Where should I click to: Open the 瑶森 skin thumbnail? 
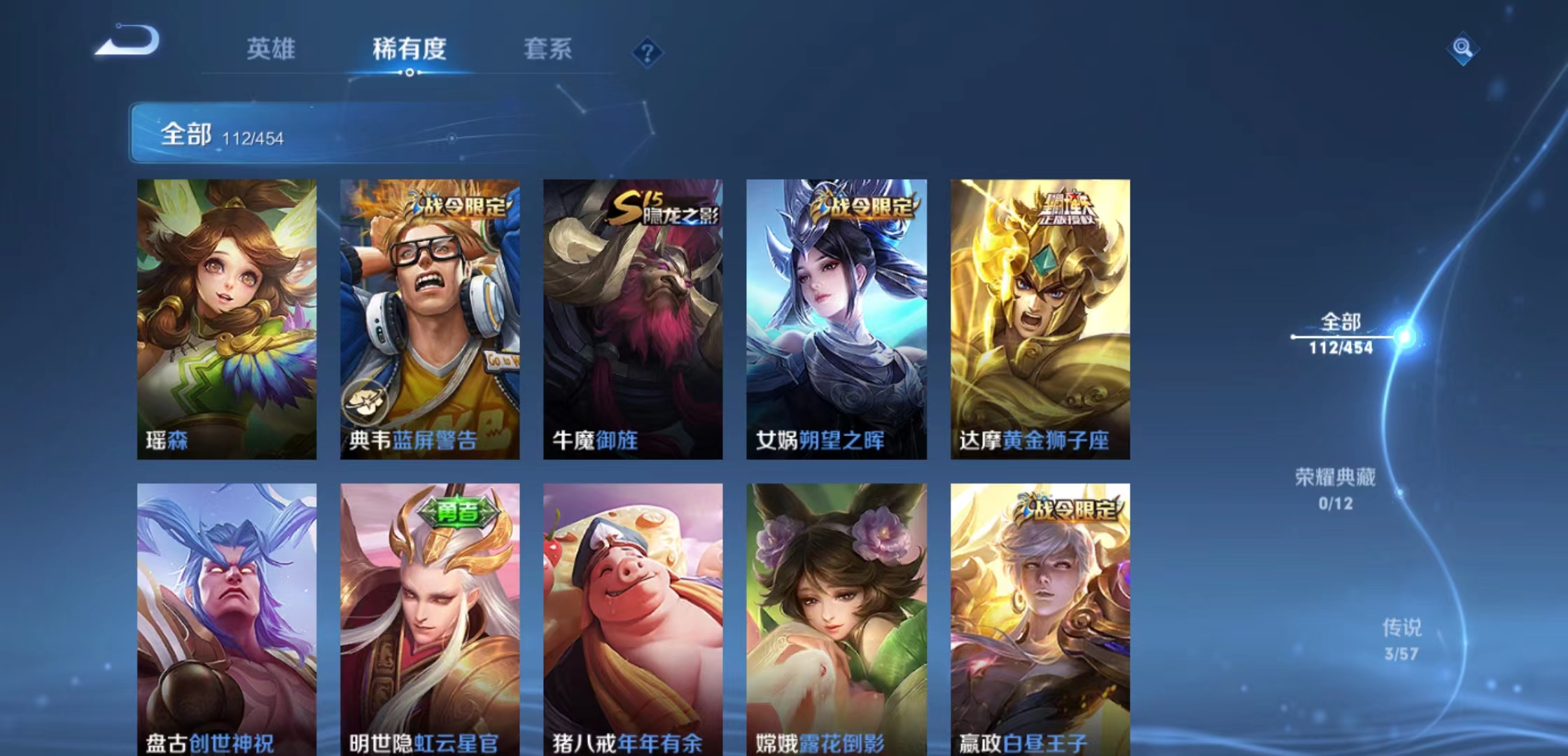click(226, 315)
